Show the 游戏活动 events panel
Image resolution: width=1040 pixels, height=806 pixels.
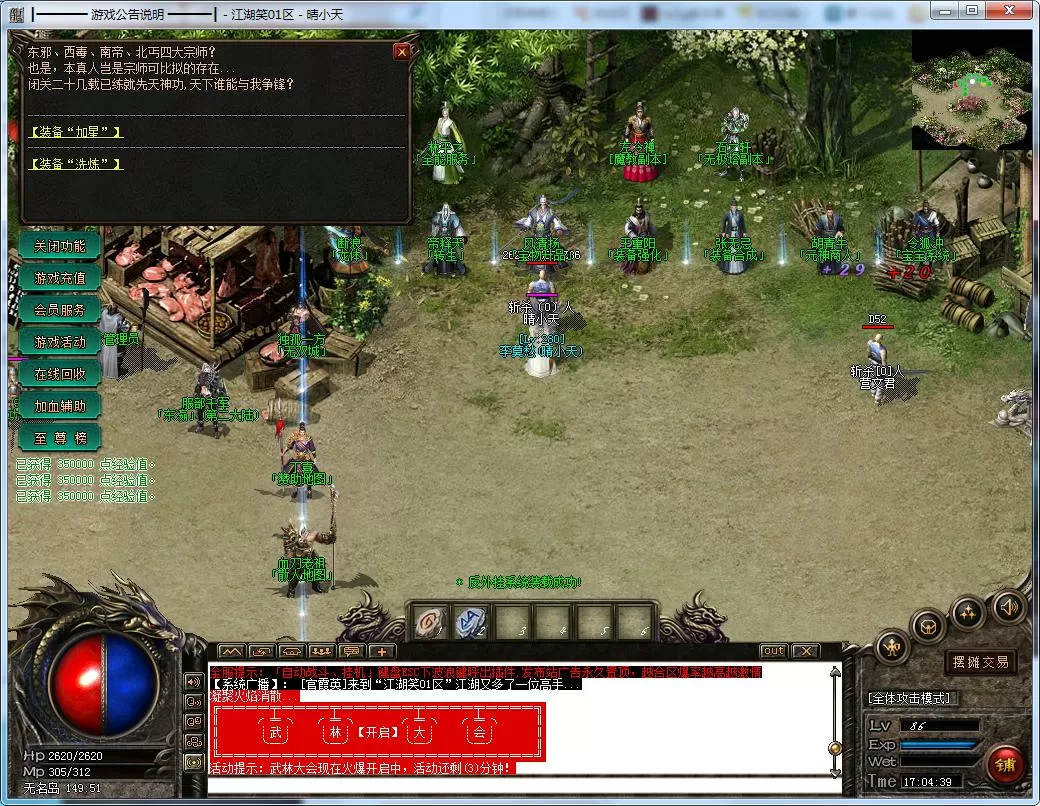pos(60,342)
